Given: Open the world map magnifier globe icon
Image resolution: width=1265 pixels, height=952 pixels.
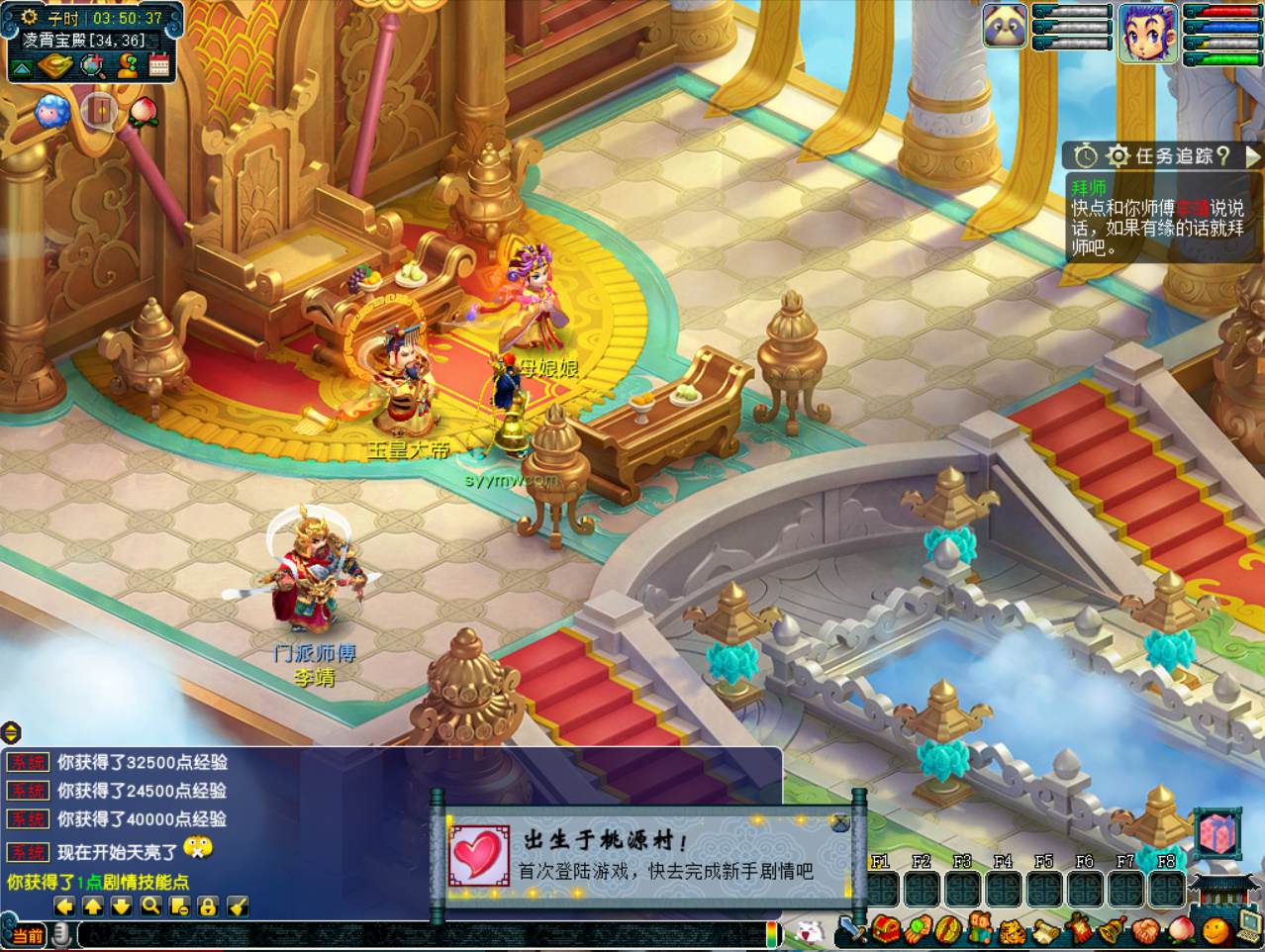Looking at the screenshot, I should (94, 66).
